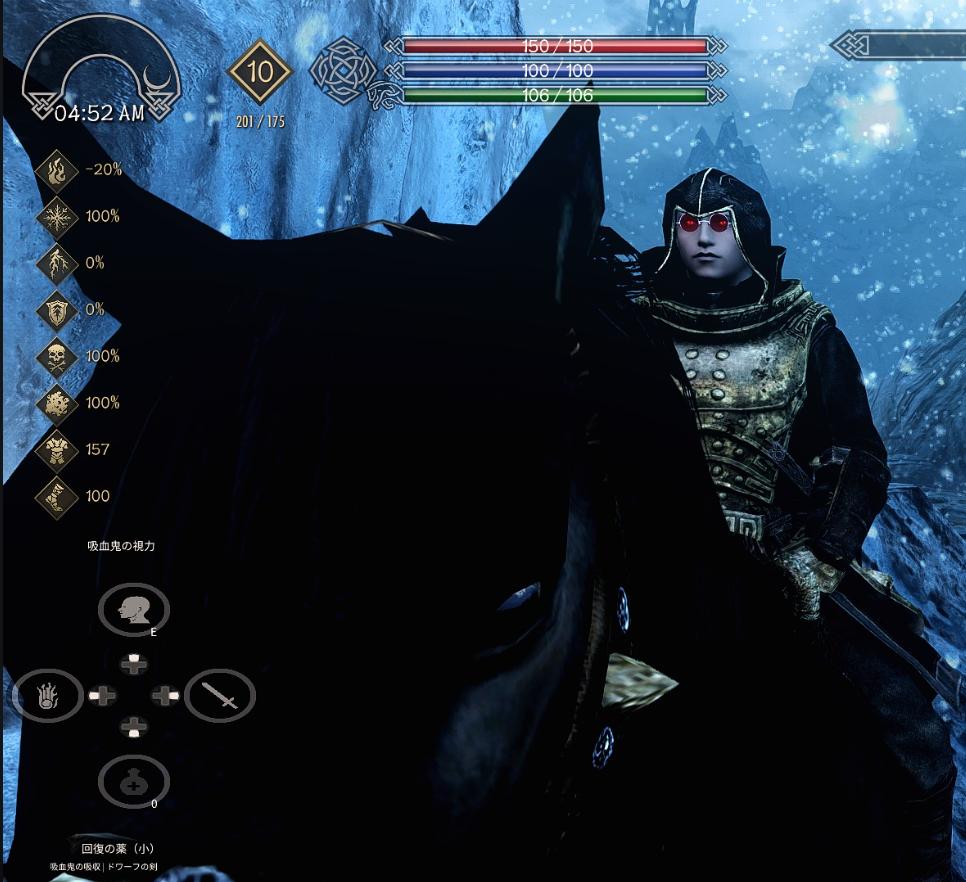Click the frost resistance snowflake icon

coord(57,216)
